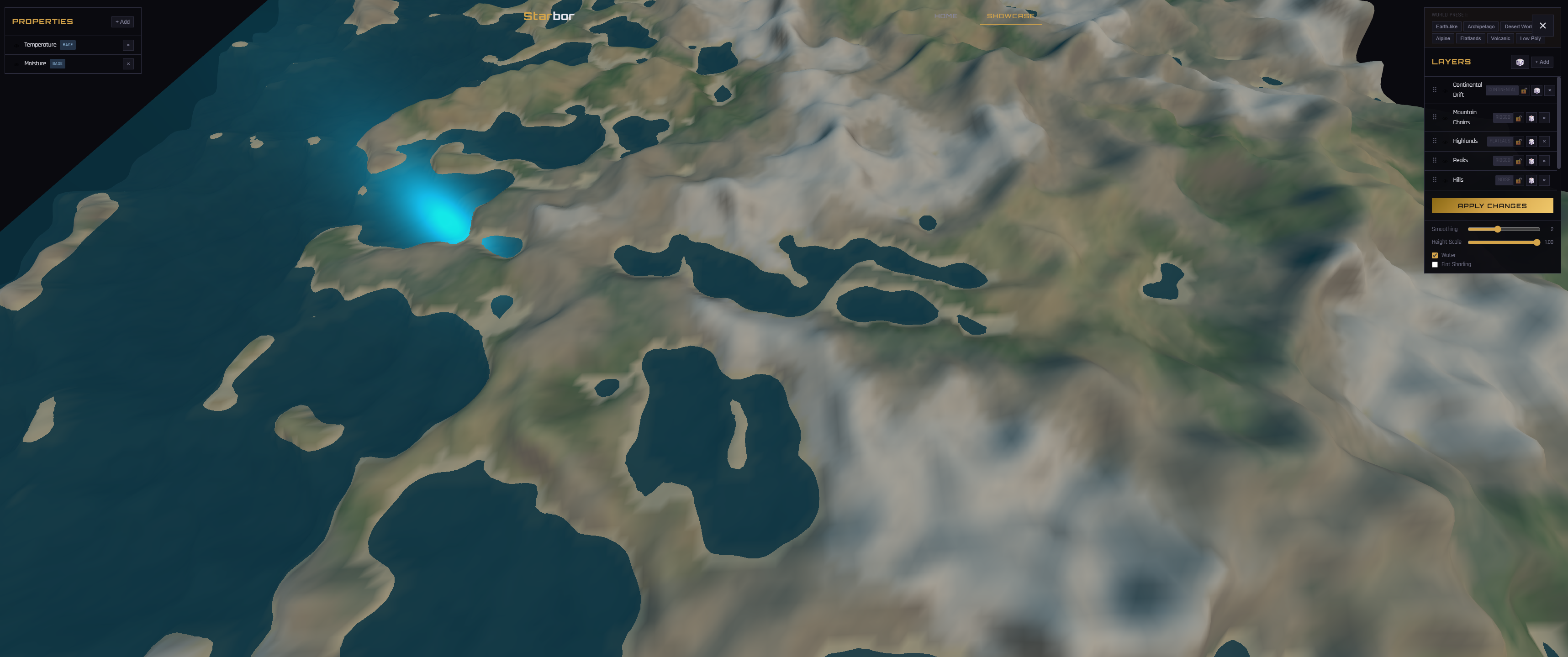The image size is (1568, 657).
Task: Unlock the Mountain Chains layer lock icon
Action: (1519, 119)
